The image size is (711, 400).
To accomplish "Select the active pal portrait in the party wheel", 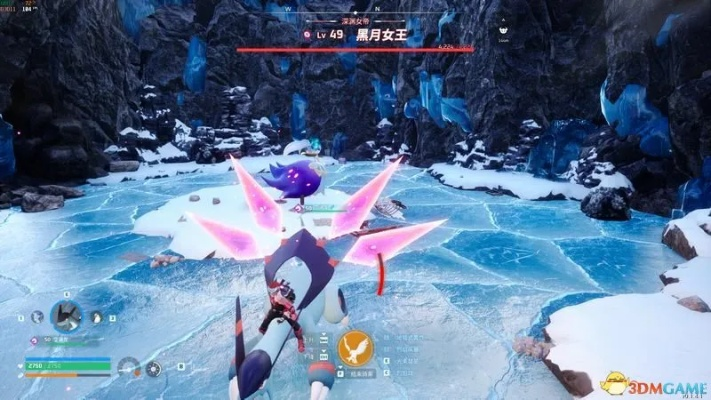I will tap(67, 317).
